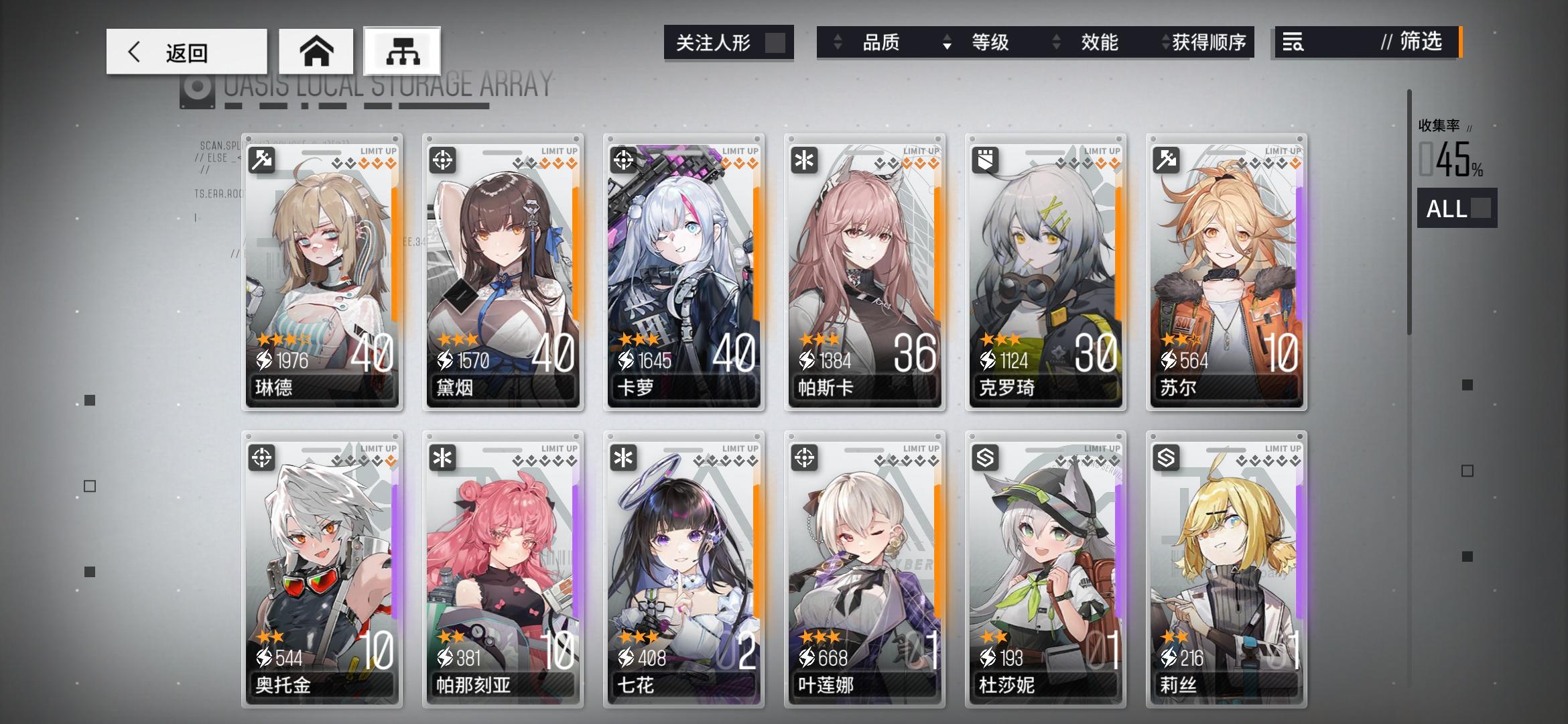The image size is (1568, 724).
Task: Click the sniper class icon on 黛烟's card
Action: click(x=443, y=159)
